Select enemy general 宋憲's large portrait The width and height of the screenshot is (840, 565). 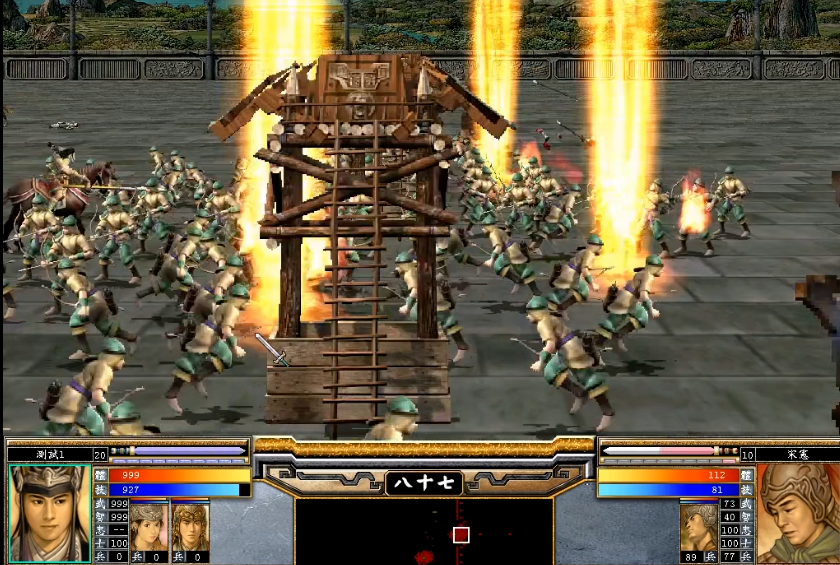[797, 513]
